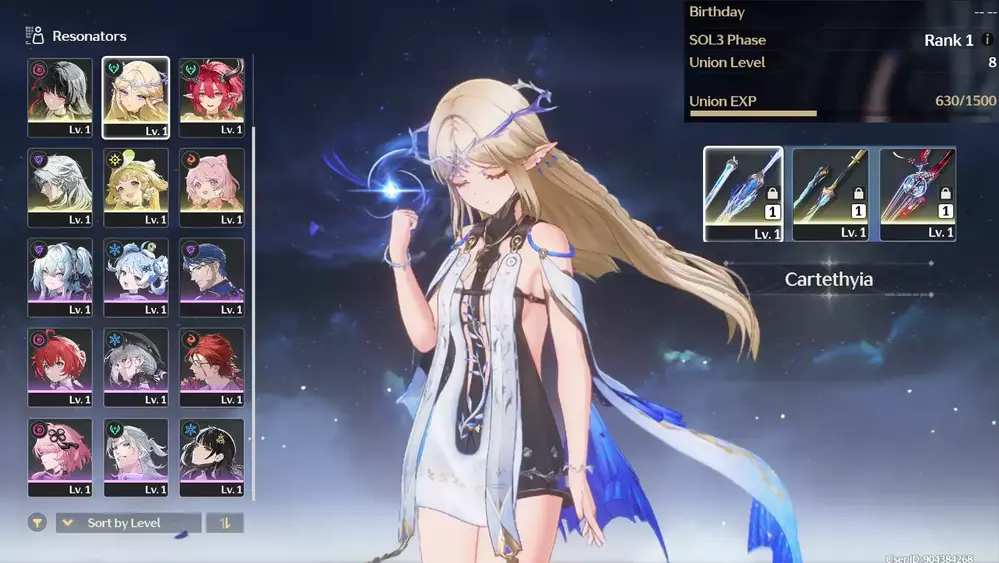Toggle the sort order arrows button
This screenshot has height=563, width=999.
224,523
